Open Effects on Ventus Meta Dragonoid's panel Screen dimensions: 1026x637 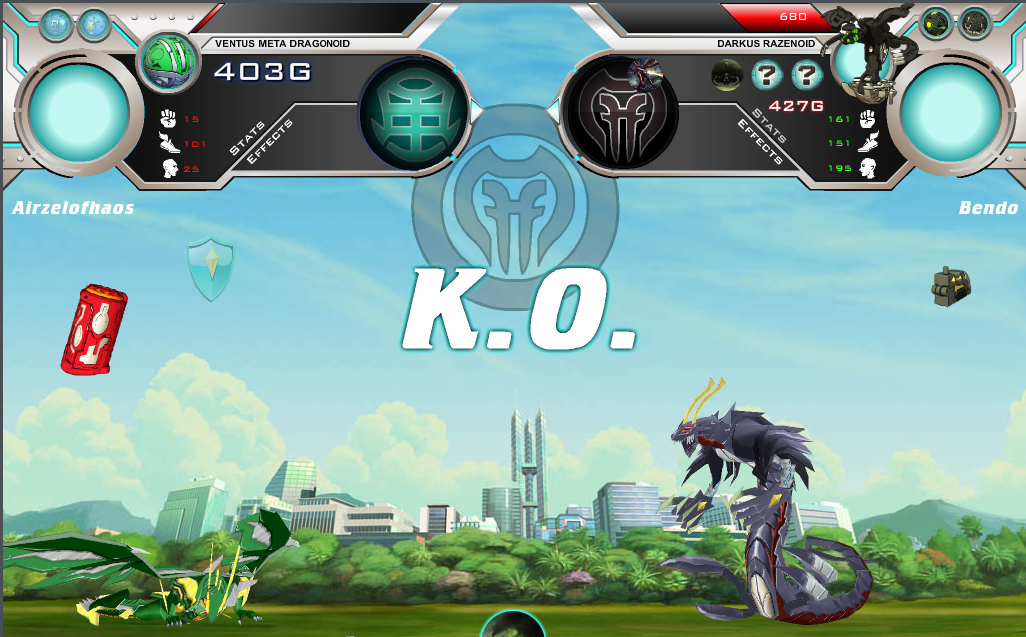pos(269,148)
